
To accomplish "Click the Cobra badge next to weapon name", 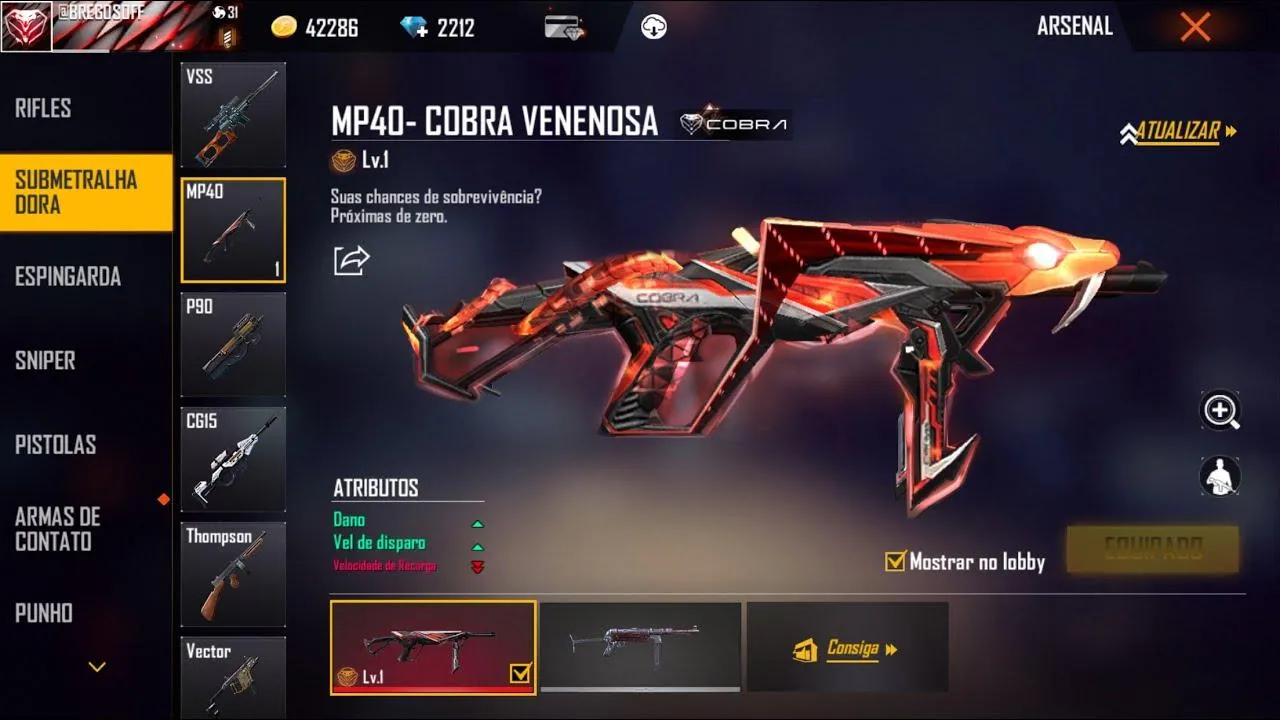I will tap(733, 124).
